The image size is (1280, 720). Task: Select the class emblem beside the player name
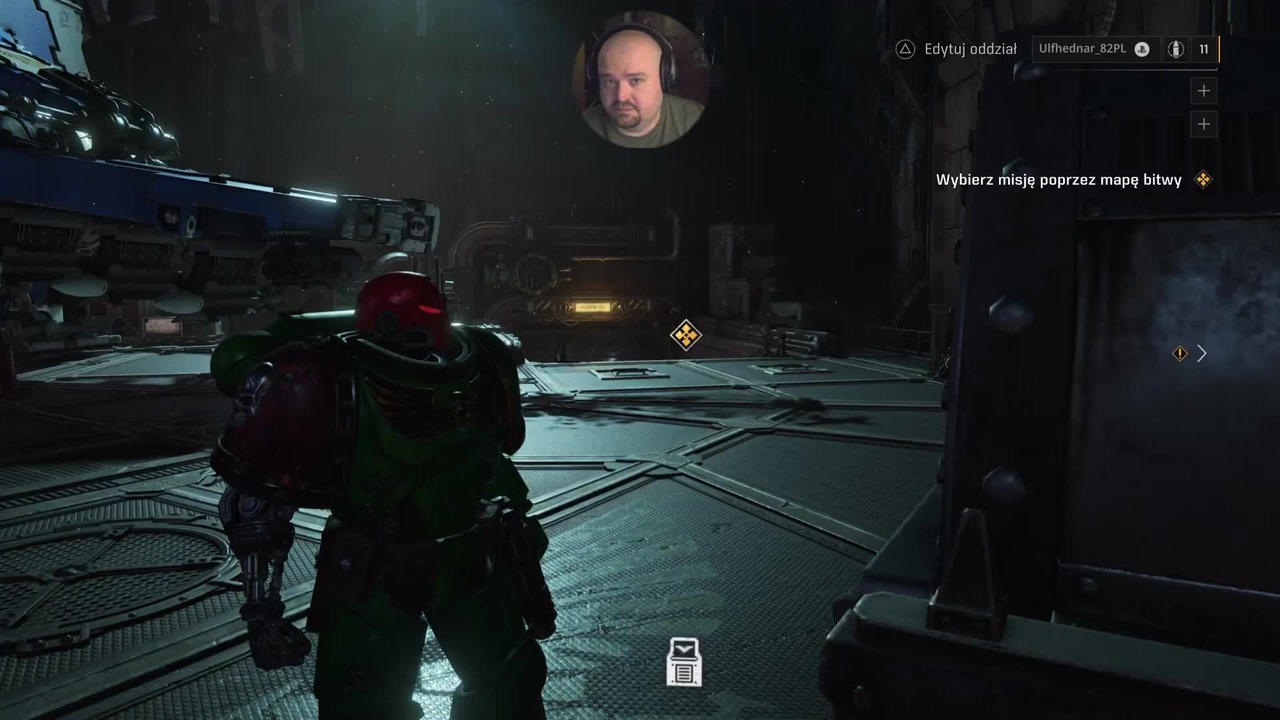tap(1176, 49)
